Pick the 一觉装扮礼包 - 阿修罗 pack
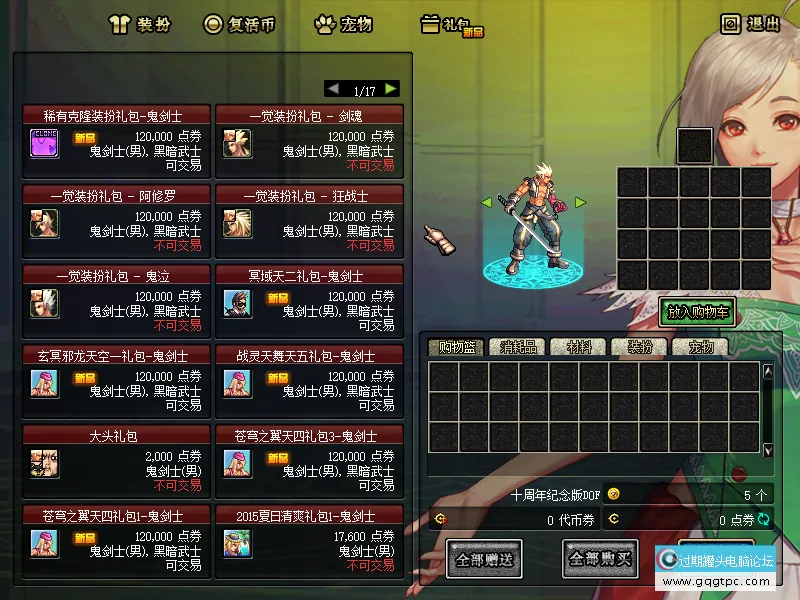Viewport: 800px width, 600px height. click(x=117, y=214)
